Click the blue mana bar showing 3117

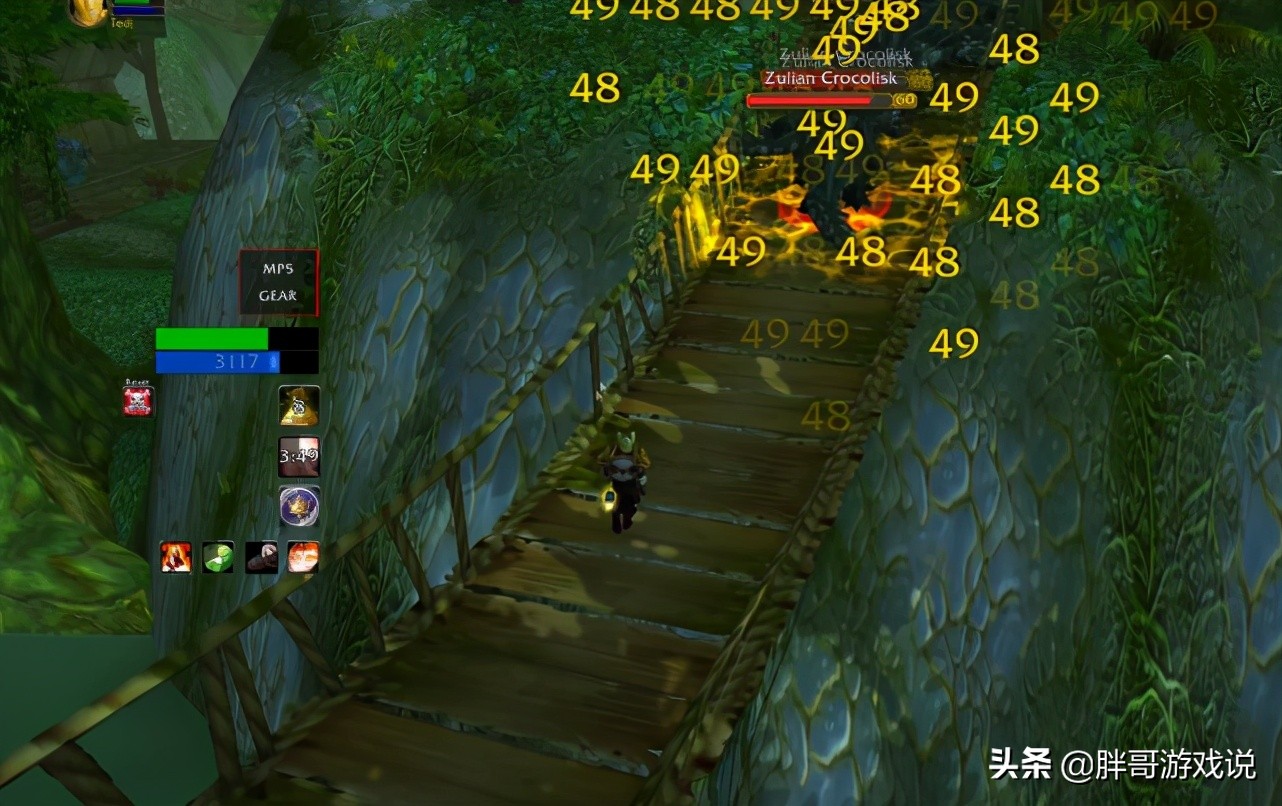(x=220, y=364)
